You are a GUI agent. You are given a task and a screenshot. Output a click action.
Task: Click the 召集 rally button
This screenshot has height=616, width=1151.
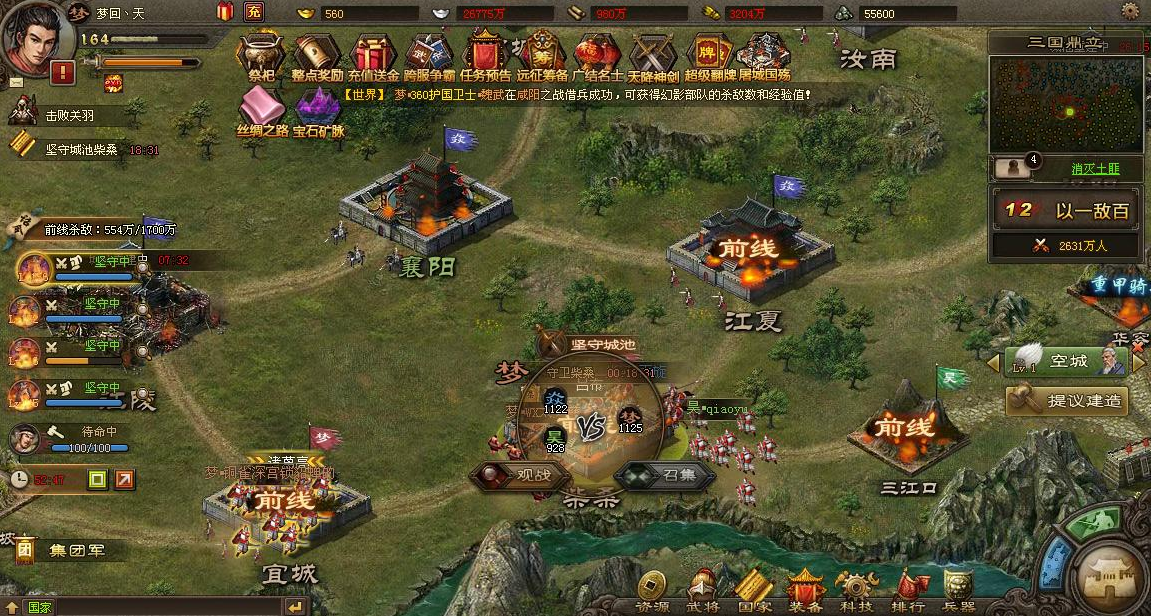tap(666, 474)
